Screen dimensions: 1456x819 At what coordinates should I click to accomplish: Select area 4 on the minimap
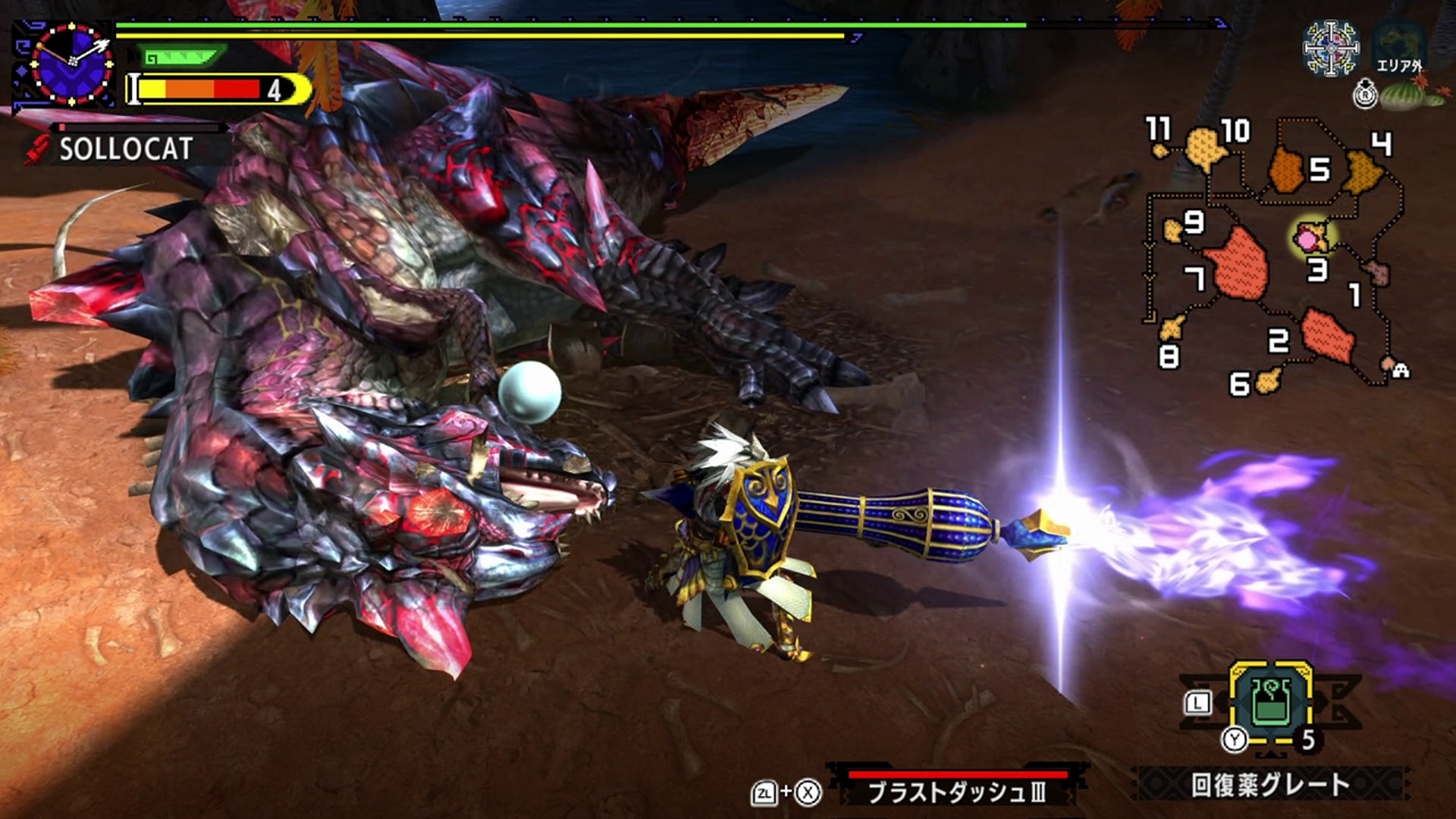[1363, 171]
